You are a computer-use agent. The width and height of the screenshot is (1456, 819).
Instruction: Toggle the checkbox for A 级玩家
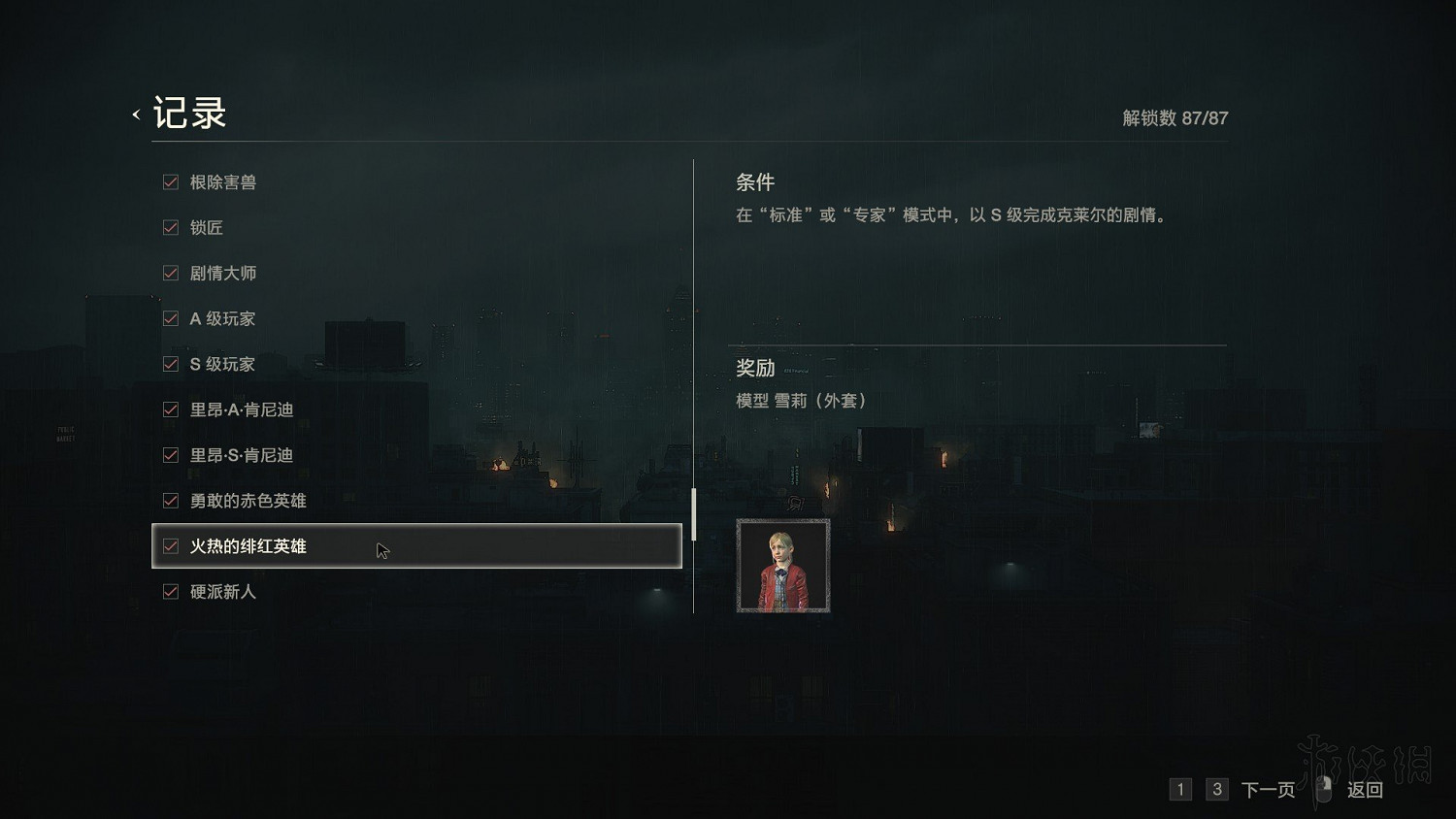click(x=171, y=318)
